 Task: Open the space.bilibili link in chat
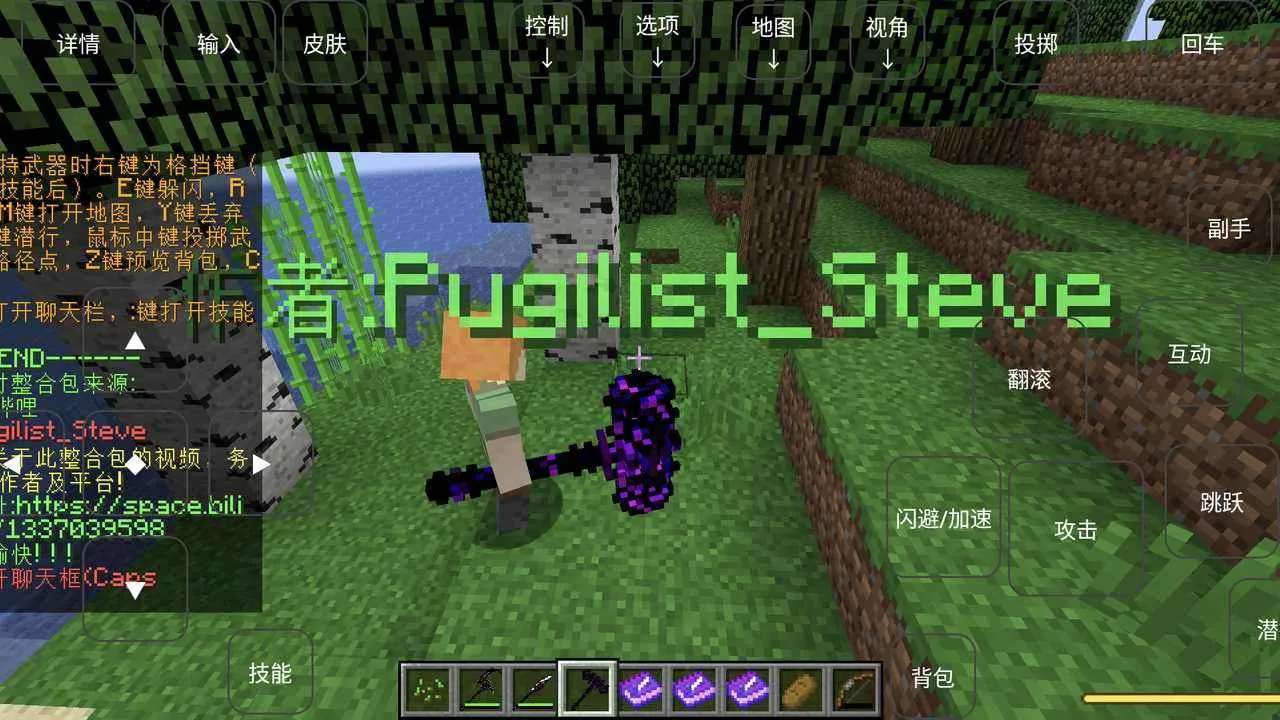pyautogui.click(x=120, y=505)
